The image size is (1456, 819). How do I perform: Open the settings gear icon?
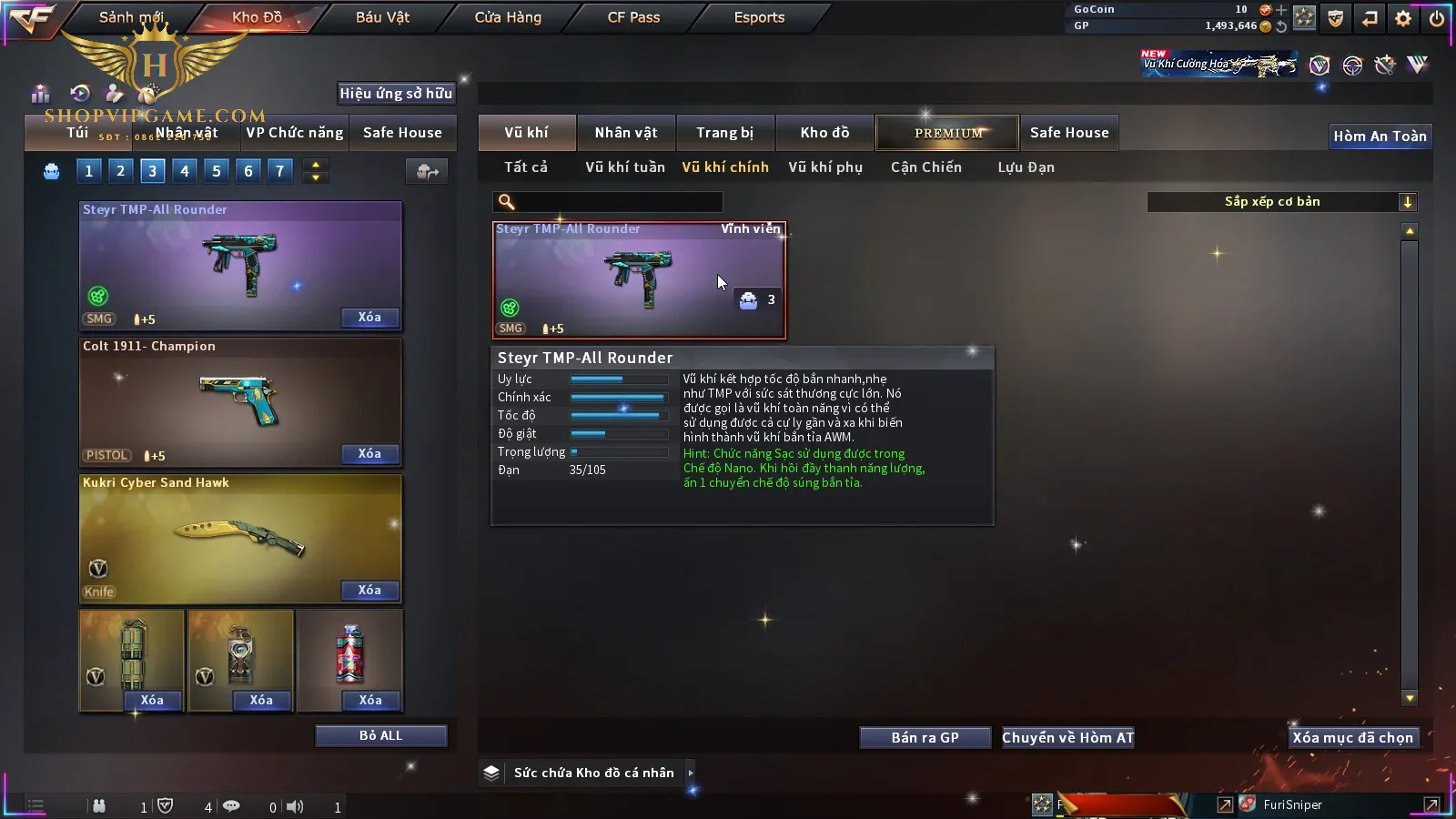tap(1403, 18)
